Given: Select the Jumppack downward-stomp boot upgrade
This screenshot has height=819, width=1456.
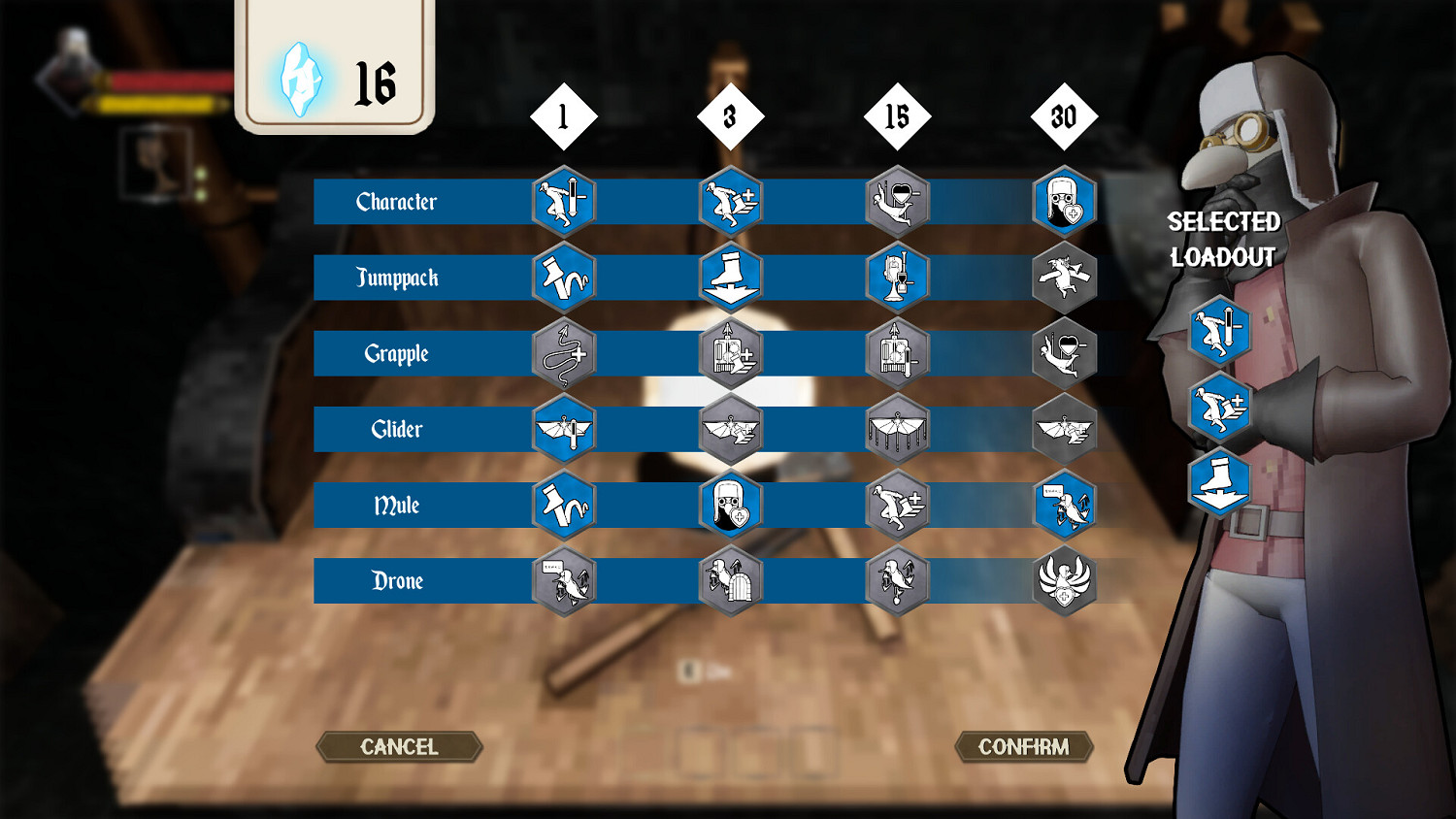Looking at the screenshot, I should pyautogui.click(x=730, y=278).
